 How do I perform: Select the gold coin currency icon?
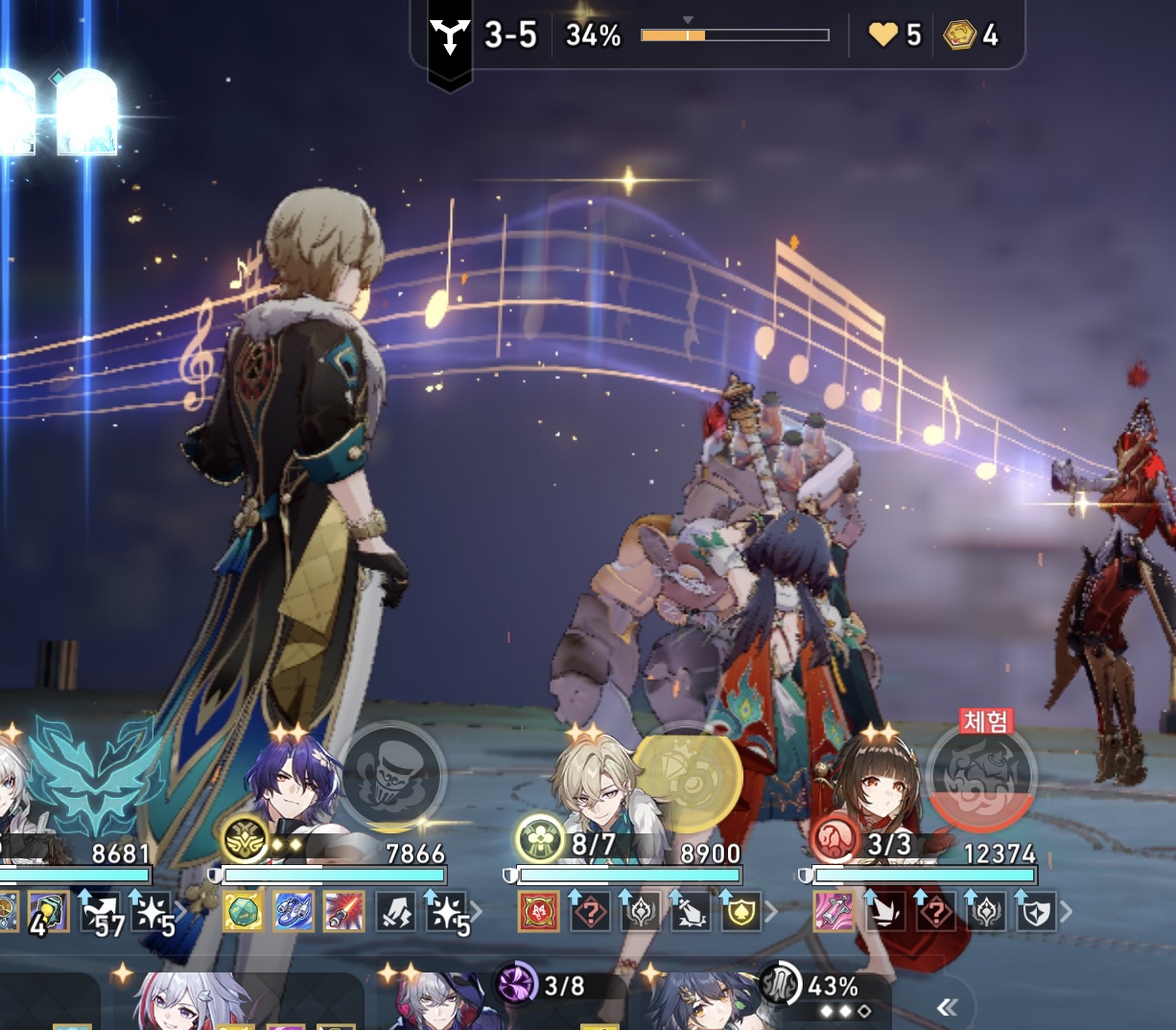coord(958,36)
